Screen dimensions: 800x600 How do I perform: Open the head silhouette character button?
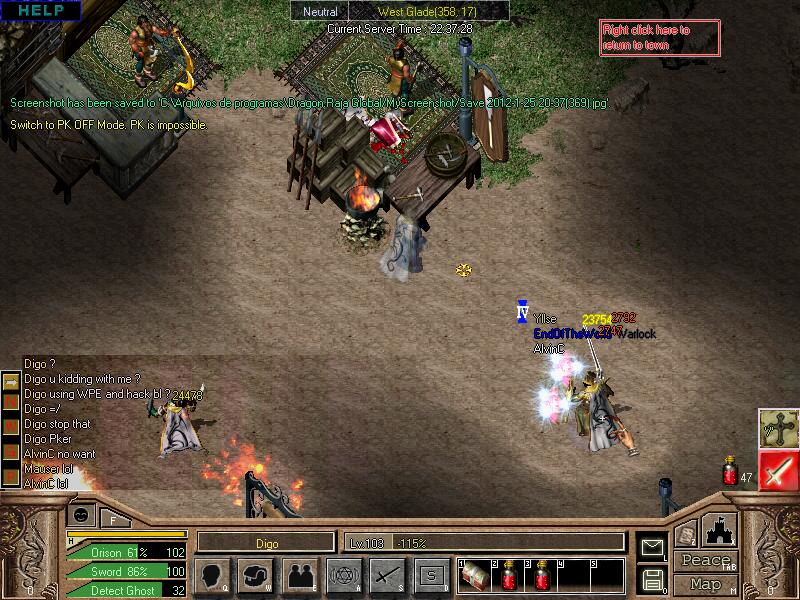pyautogui.click(x=213, y=576)
